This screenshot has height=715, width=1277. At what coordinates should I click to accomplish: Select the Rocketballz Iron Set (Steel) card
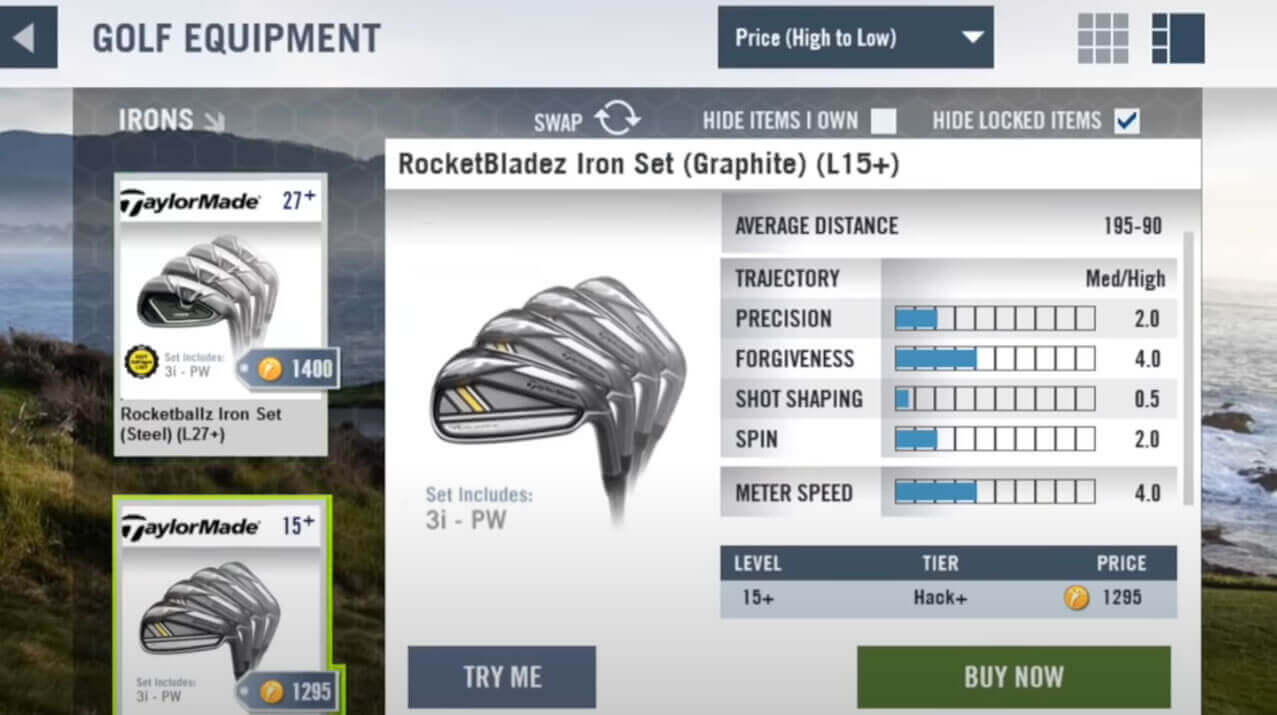[x=221, y=315]
